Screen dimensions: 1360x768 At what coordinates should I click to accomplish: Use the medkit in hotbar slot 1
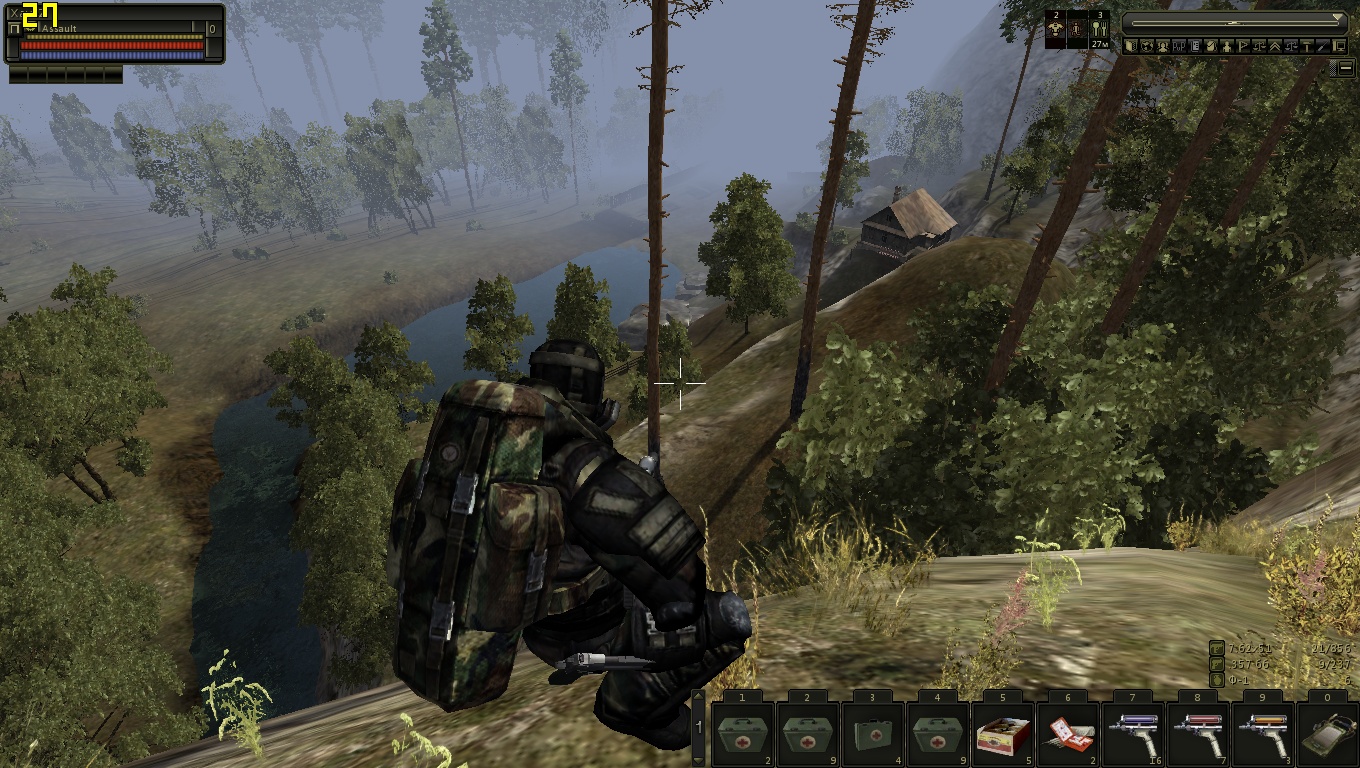click(x=743, y=734)
